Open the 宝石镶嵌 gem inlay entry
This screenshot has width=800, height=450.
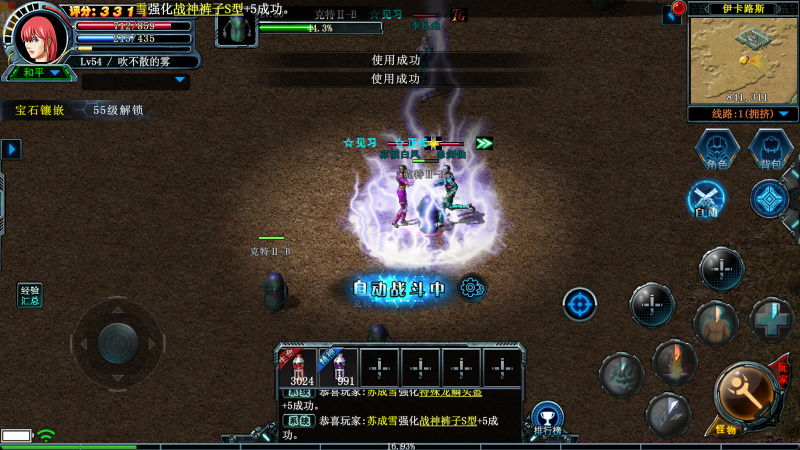(39, 110)
